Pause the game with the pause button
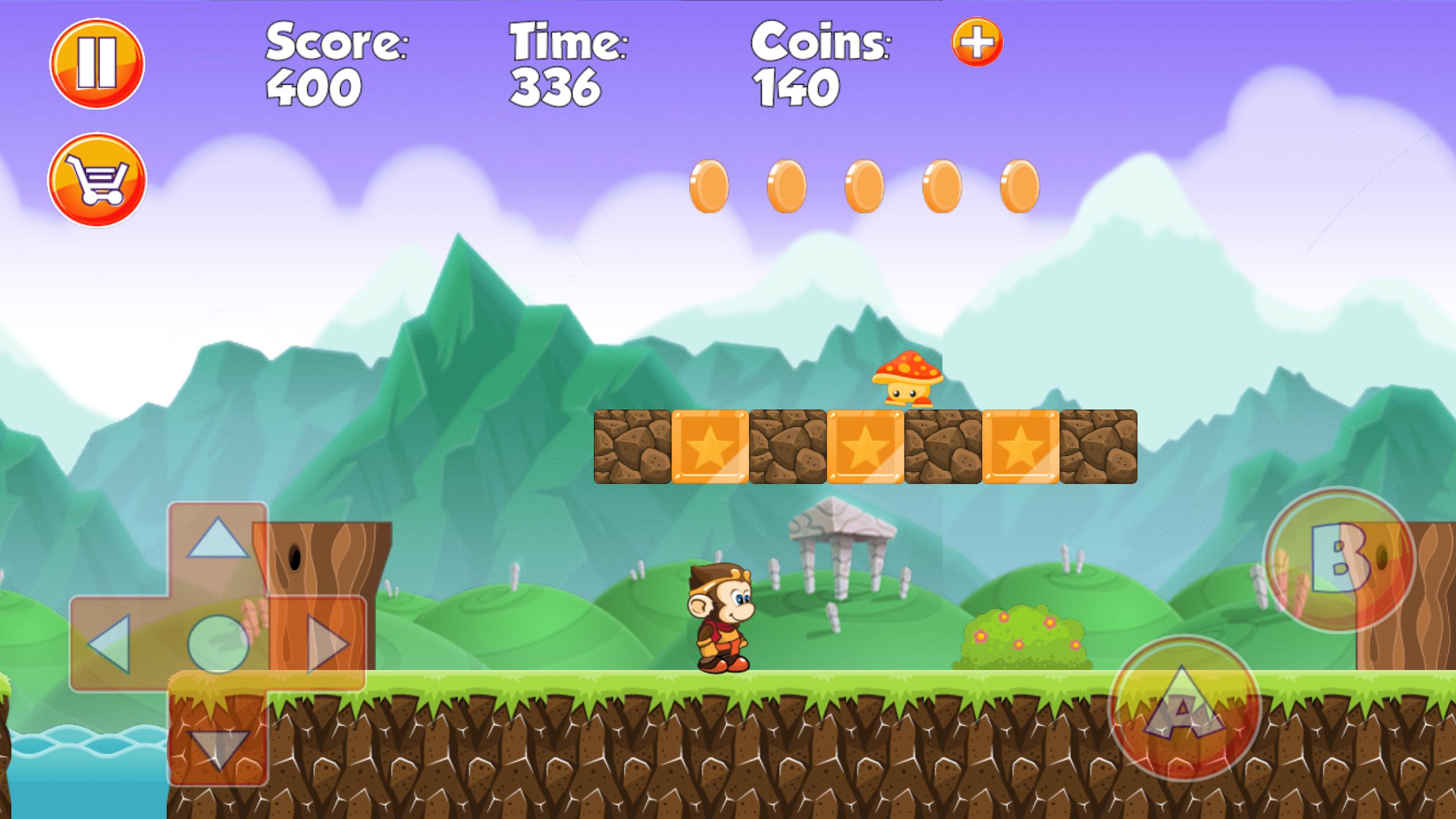1456x819 pixels. pyautogui.click(x=97, y=63)
